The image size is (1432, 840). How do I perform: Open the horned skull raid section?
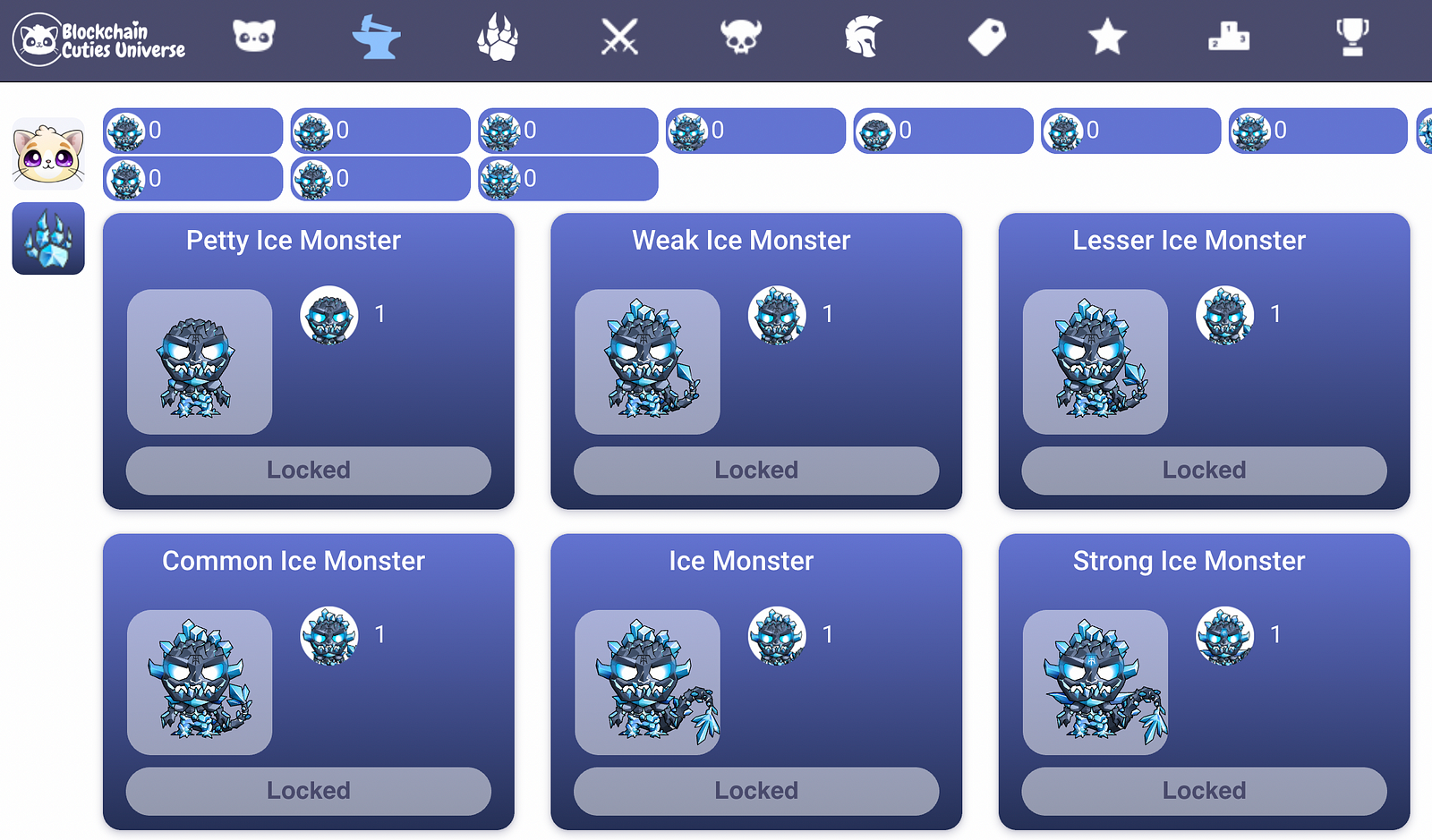coord(741,38)
